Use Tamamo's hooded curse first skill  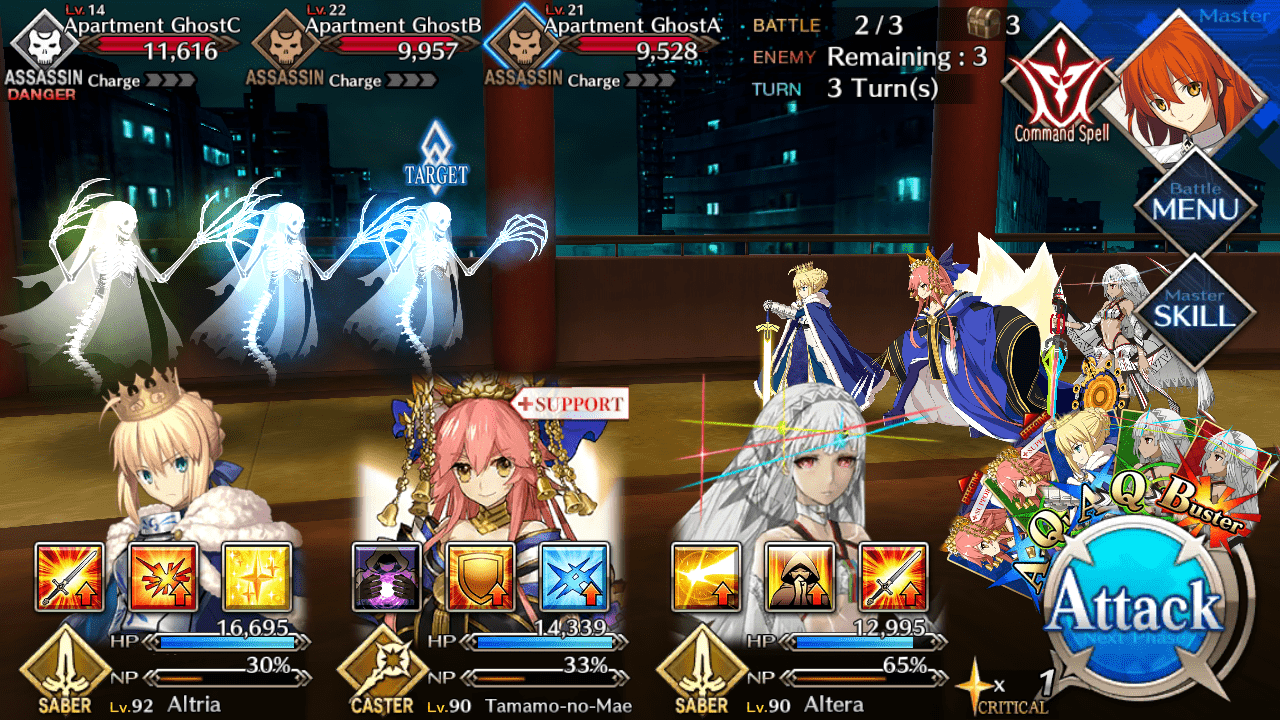click(387, 577)
